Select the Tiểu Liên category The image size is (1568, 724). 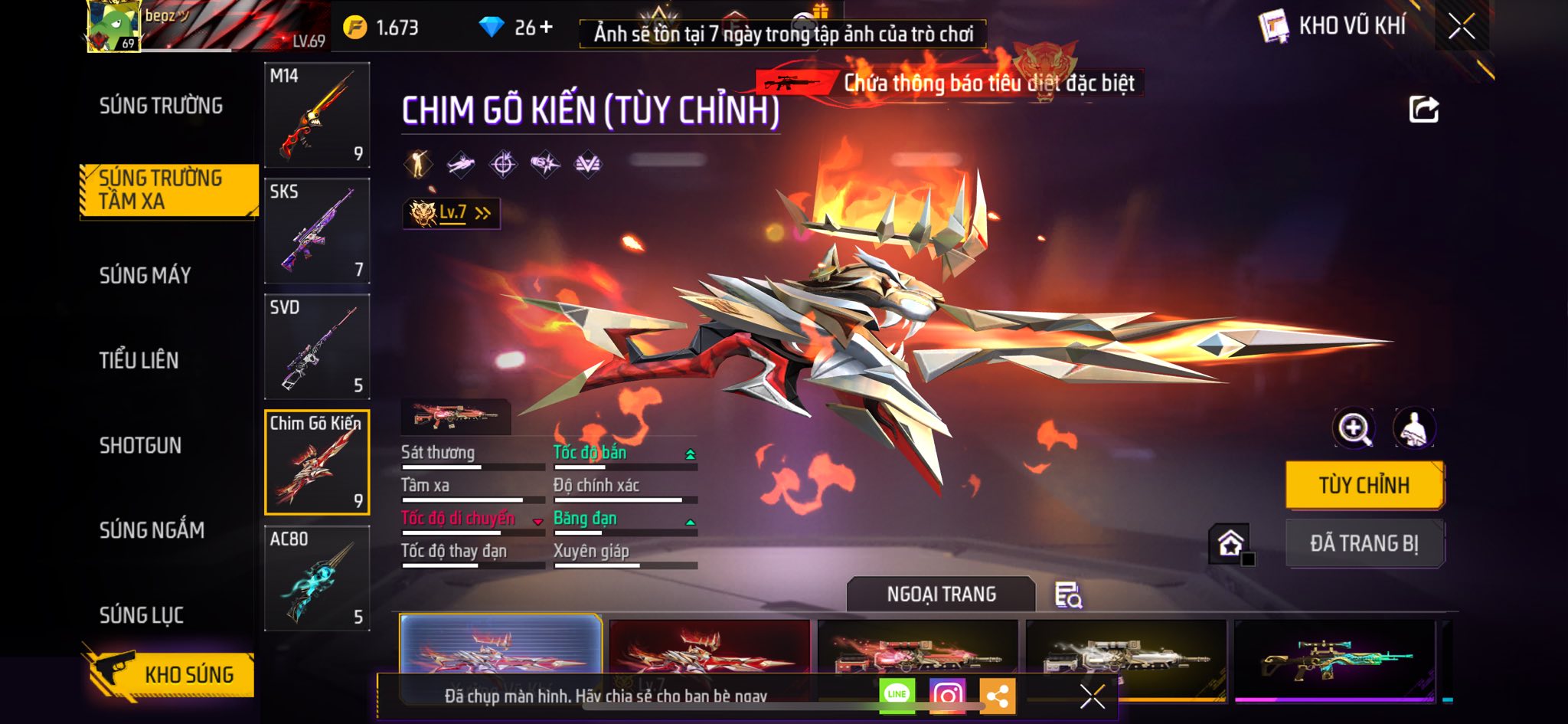pos(139,360)
